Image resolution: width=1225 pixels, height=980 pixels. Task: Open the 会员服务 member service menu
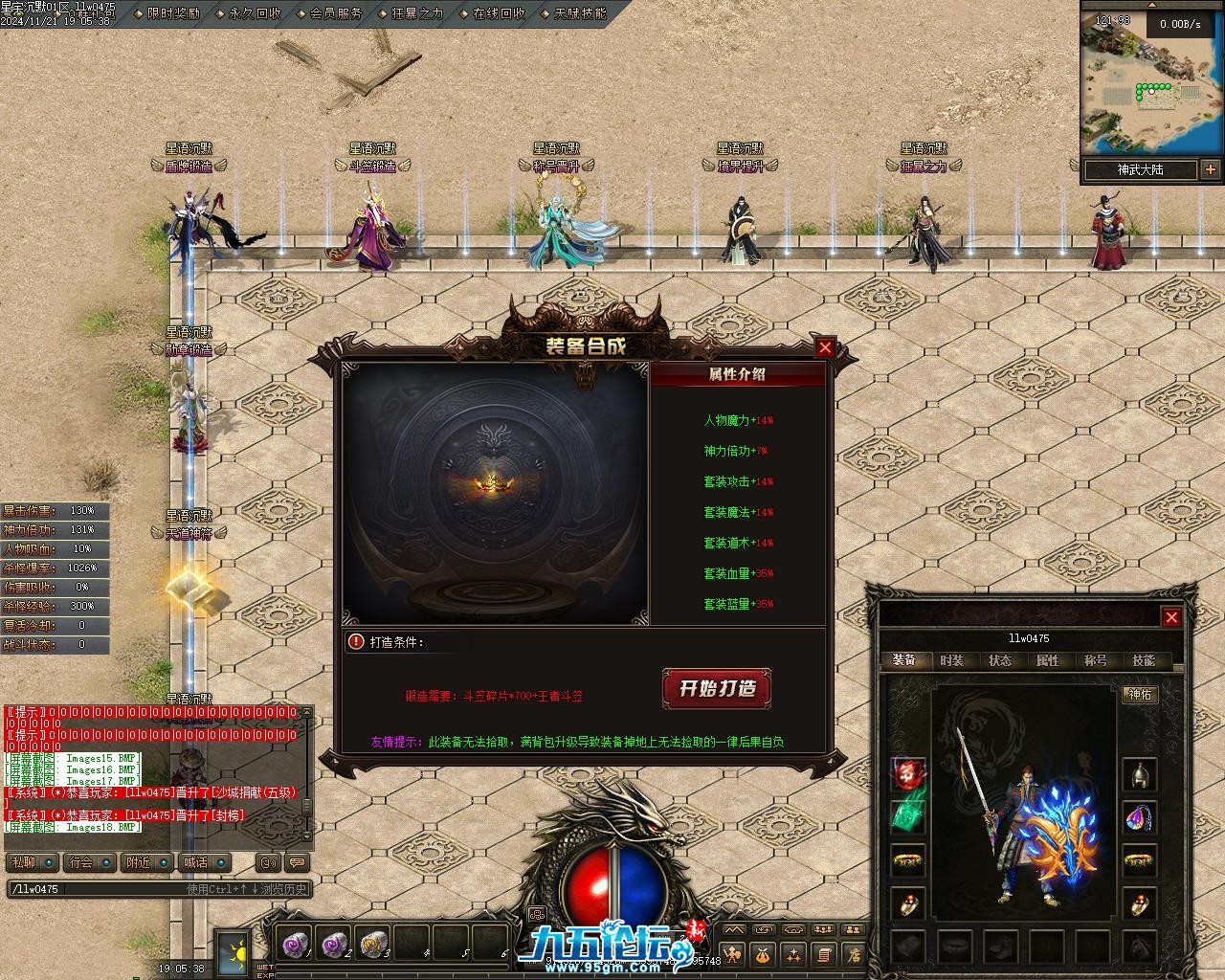[336, 13]
